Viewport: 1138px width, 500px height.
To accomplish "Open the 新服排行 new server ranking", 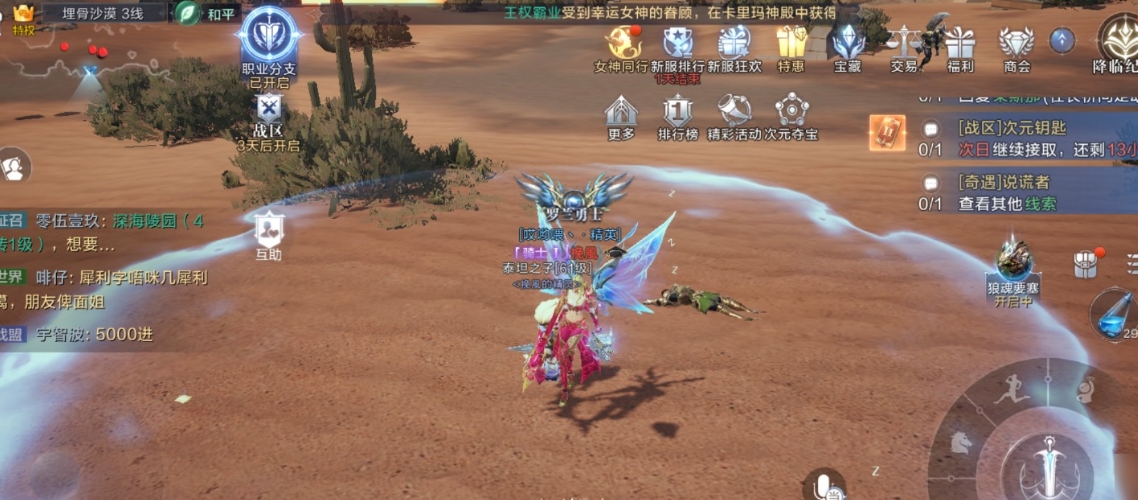I will click(678, 44).
